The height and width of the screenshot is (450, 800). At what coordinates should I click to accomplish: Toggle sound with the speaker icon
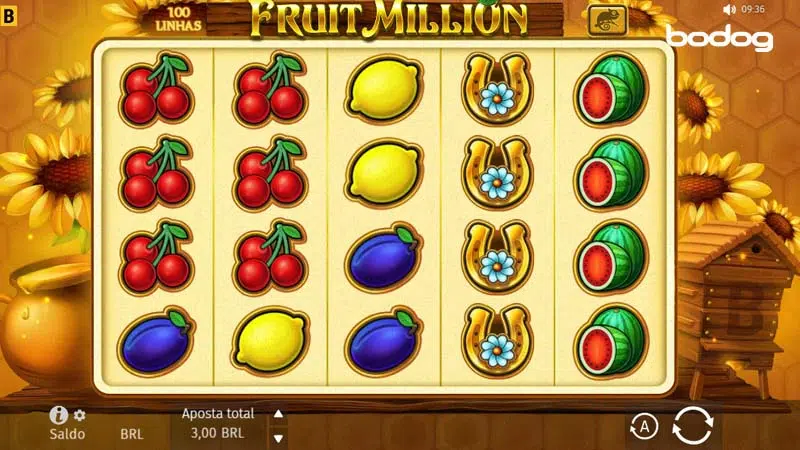point(729,9)
